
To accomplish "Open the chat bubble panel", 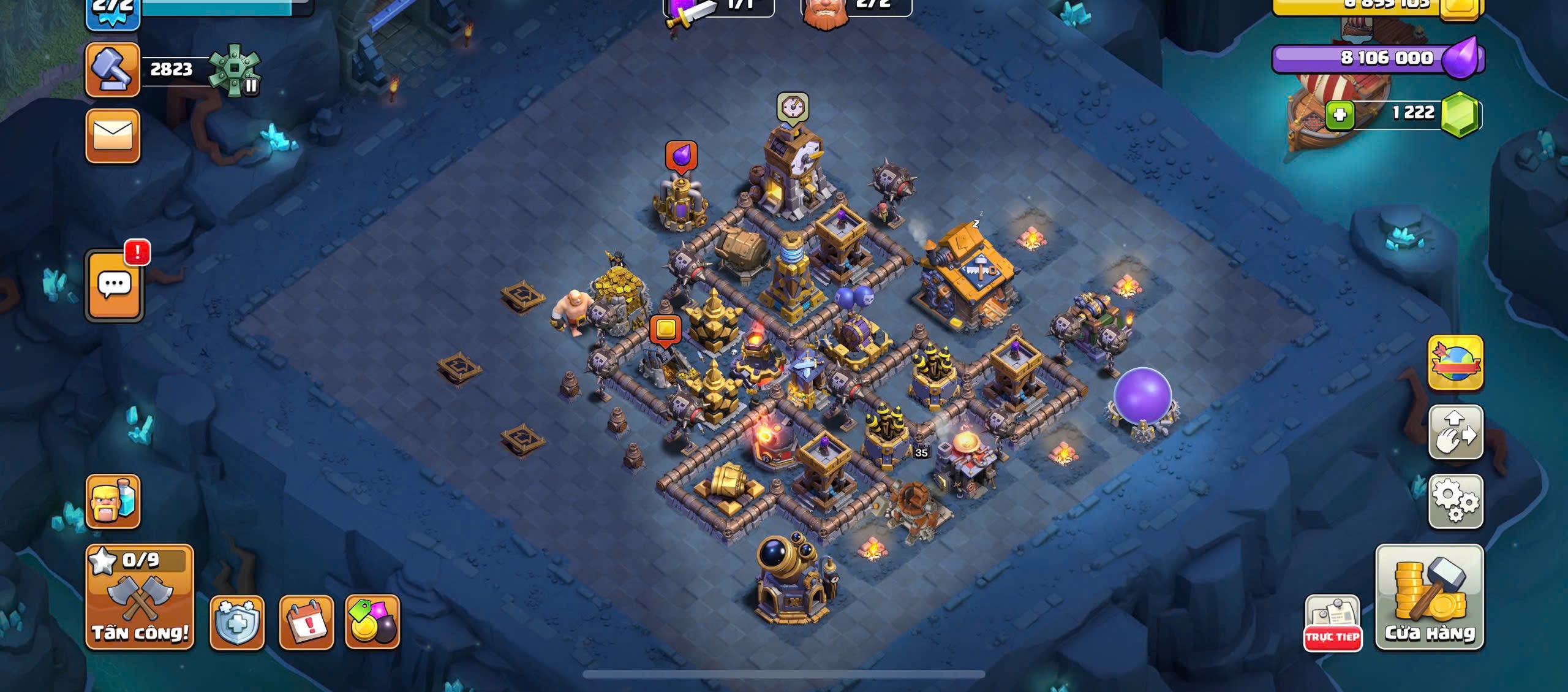I will (x=115, y=285).
